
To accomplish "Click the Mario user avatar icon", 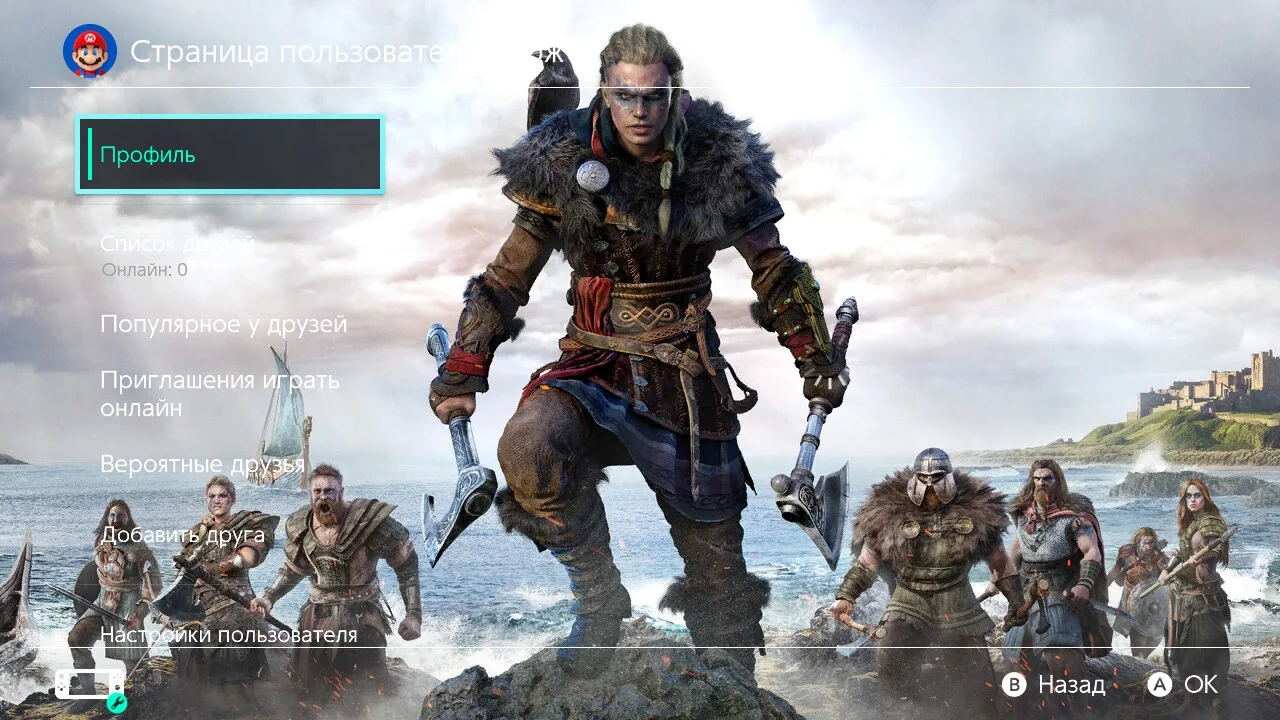I will 90,51.
